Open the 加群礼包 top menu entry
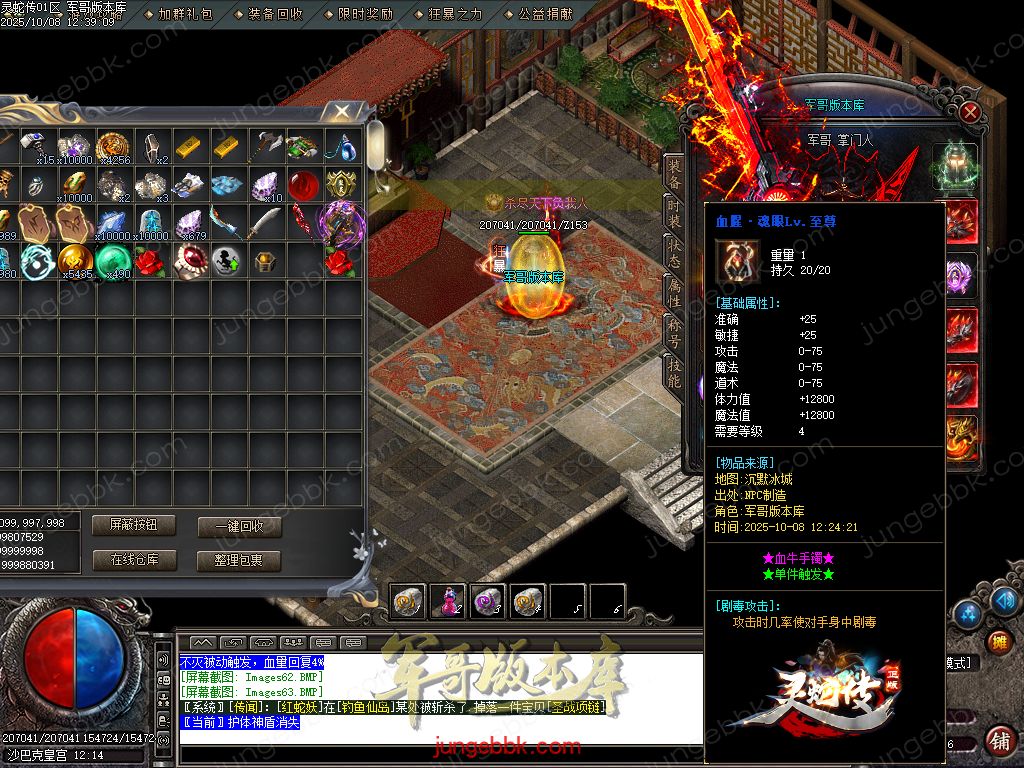 click(x=185, y=14)
